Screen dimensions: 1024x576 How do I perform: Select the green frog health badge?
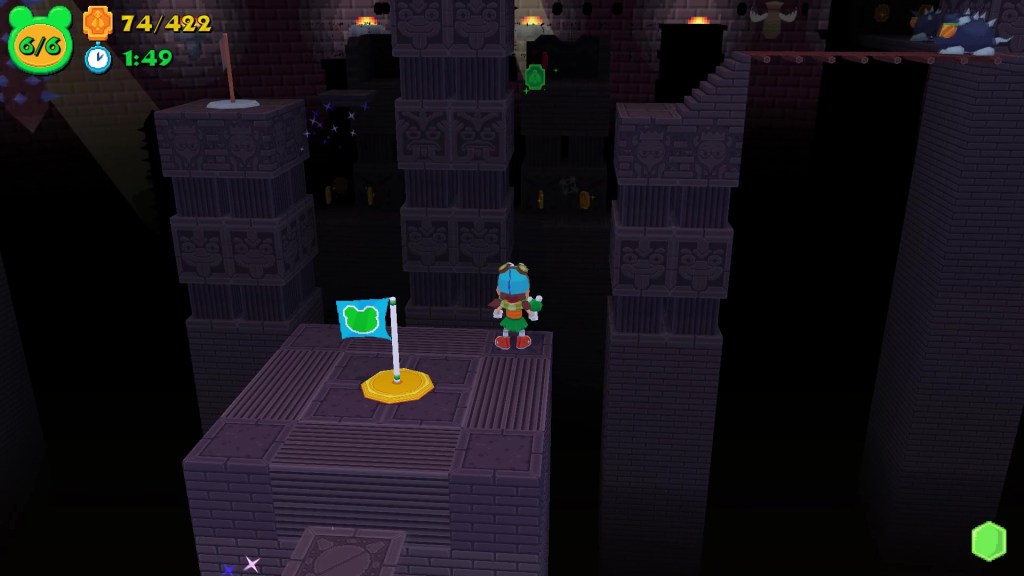(40, 41)
